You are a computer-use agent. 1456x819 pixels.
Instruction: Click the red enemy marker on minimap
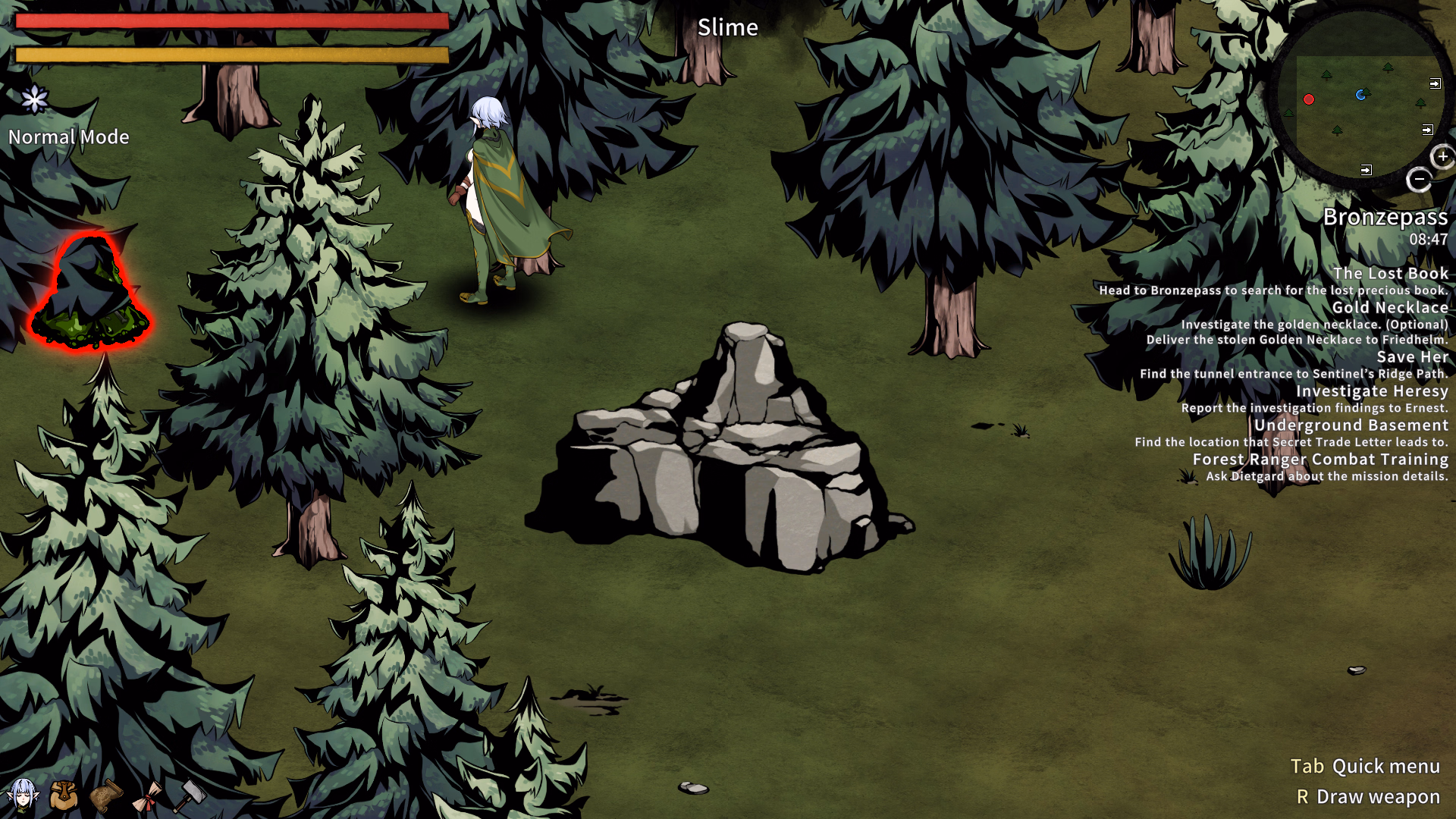click(x=1309, y=99)
